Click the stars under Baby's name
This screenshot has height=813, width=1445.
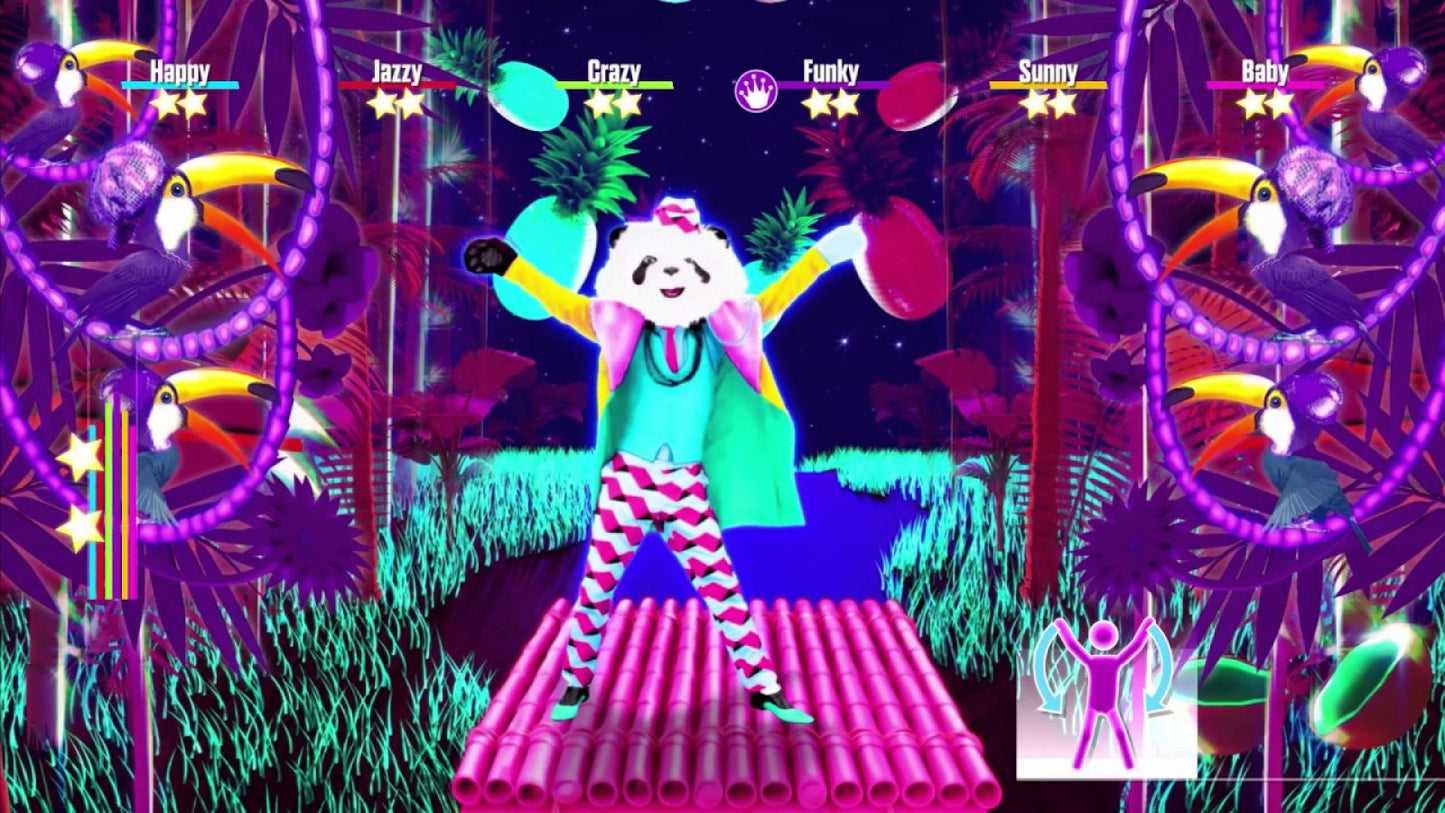point(1265,102)
